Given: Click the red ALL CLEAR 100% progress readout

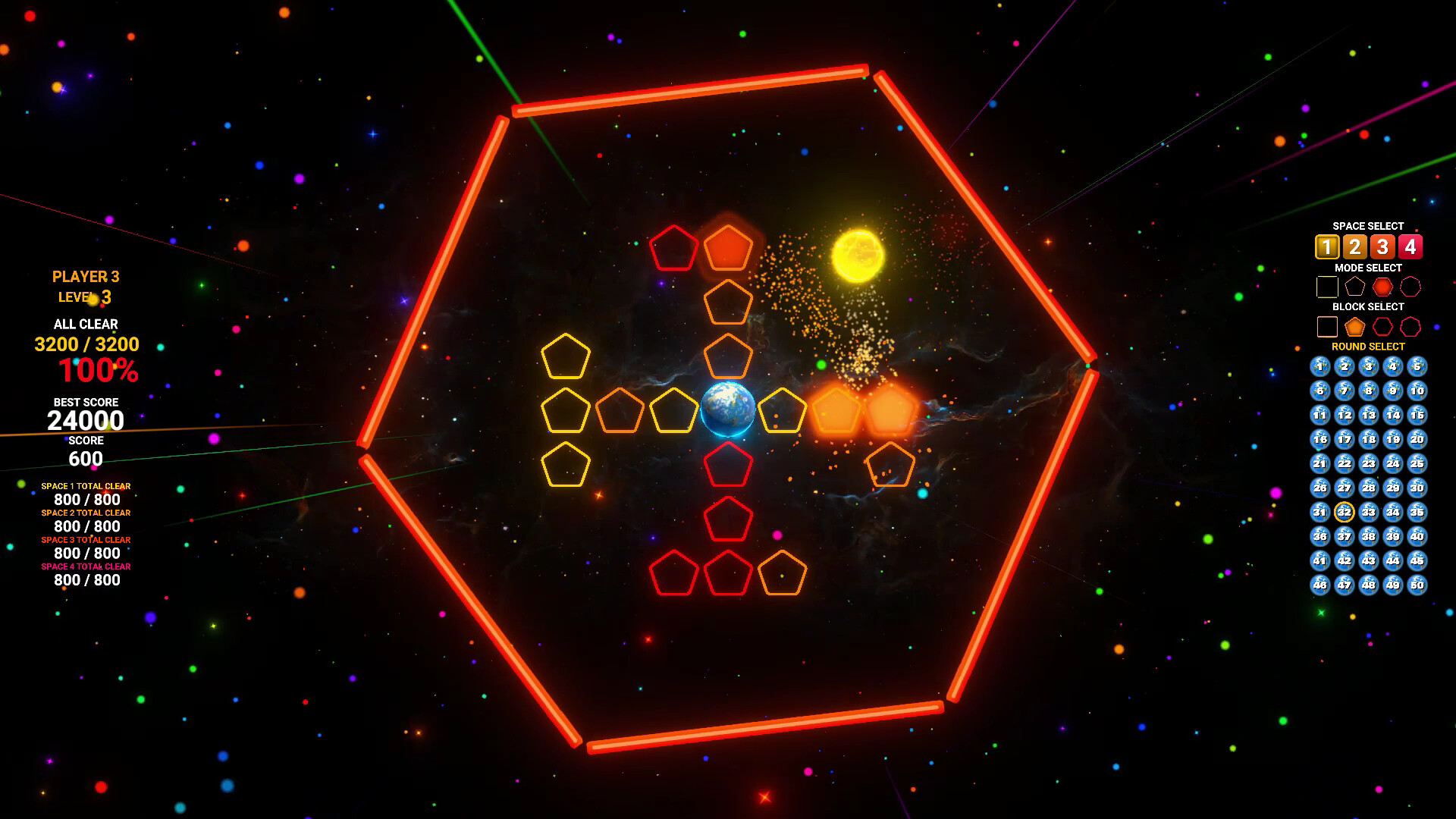Looking at the screenshot, I should click(x=99, y=371).
